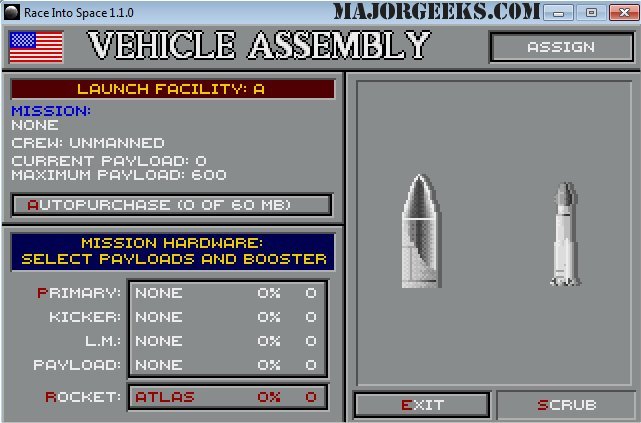Pick the Payload hardware label

78,365
